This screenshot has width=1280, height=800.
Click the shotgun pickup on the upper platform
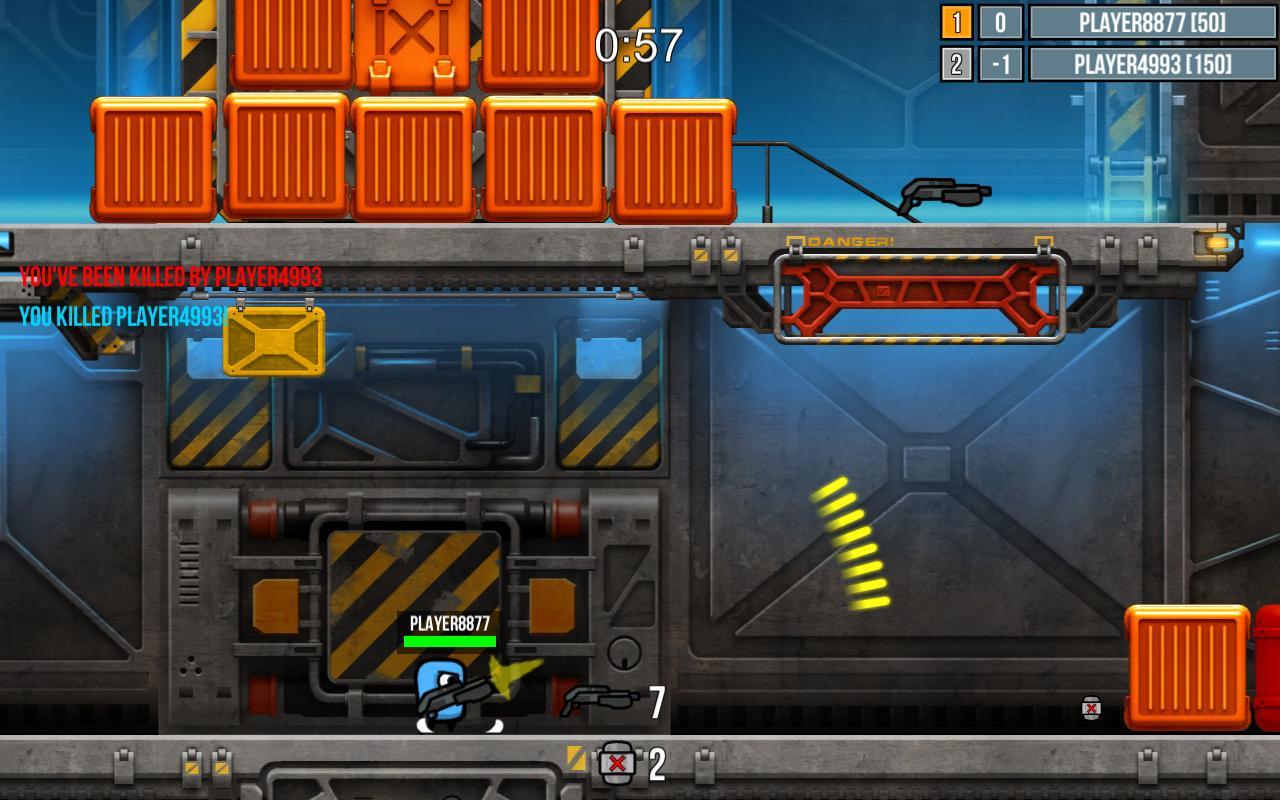click(x=942, y=192)
